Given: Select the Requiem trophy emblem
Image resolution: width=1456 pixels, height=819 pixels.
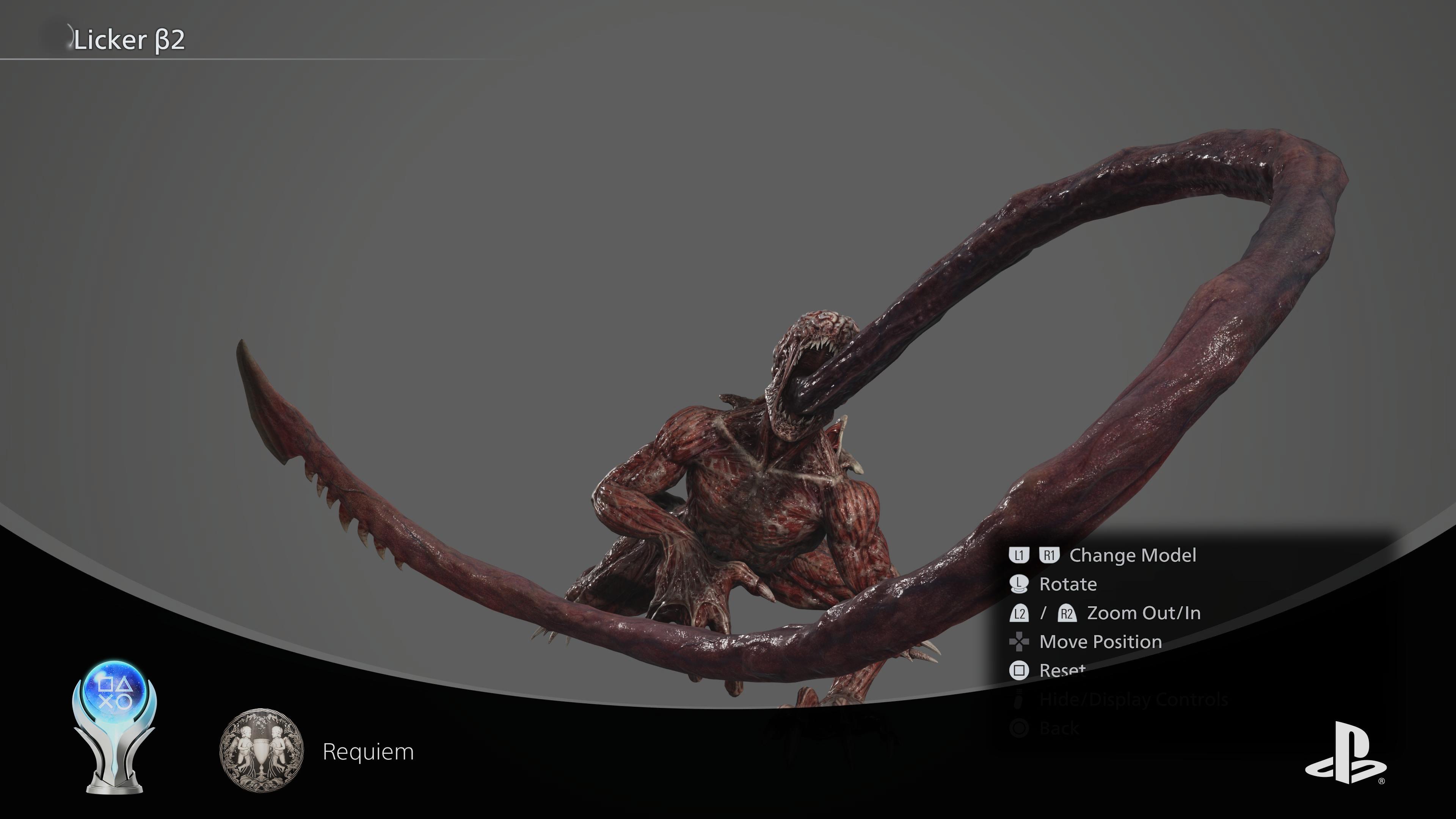Looking at the screenshot, I should click(261, 750).
